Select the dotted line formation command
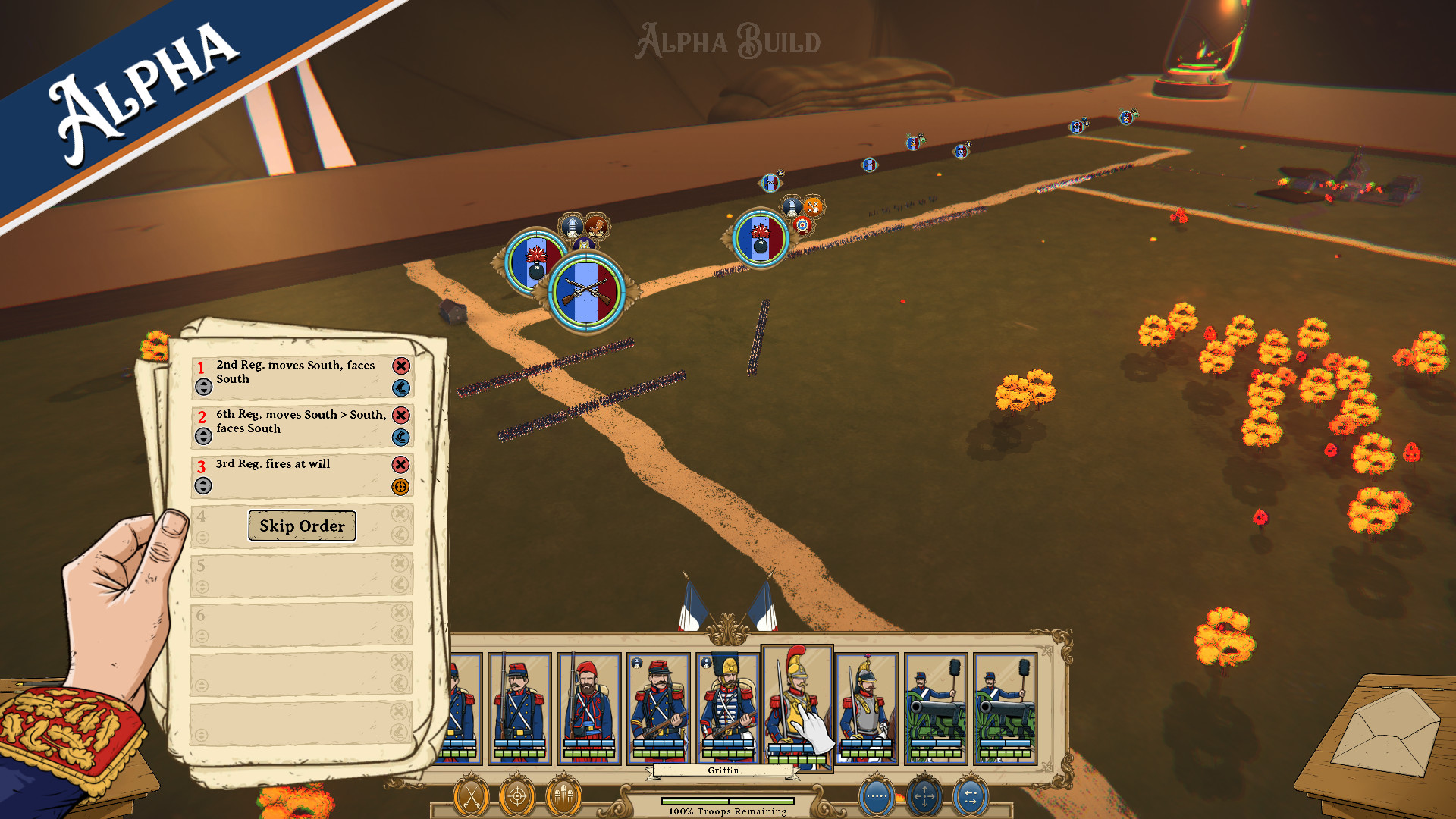The width and height of the screenshot is (1456, 819). point(877,797)
